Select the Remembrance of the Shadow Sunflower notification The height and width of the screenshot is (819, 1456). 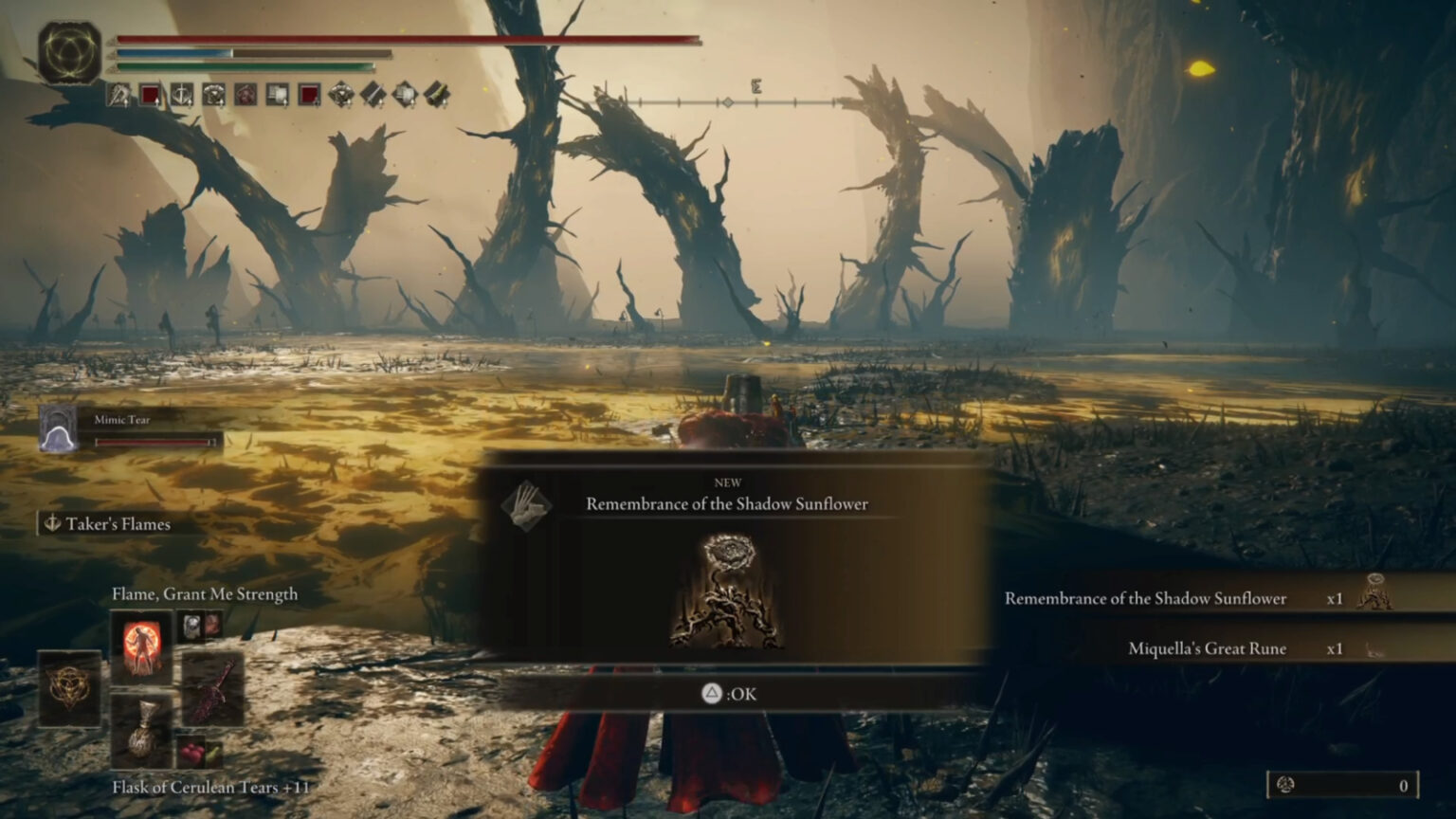(x=1145, y=598)
